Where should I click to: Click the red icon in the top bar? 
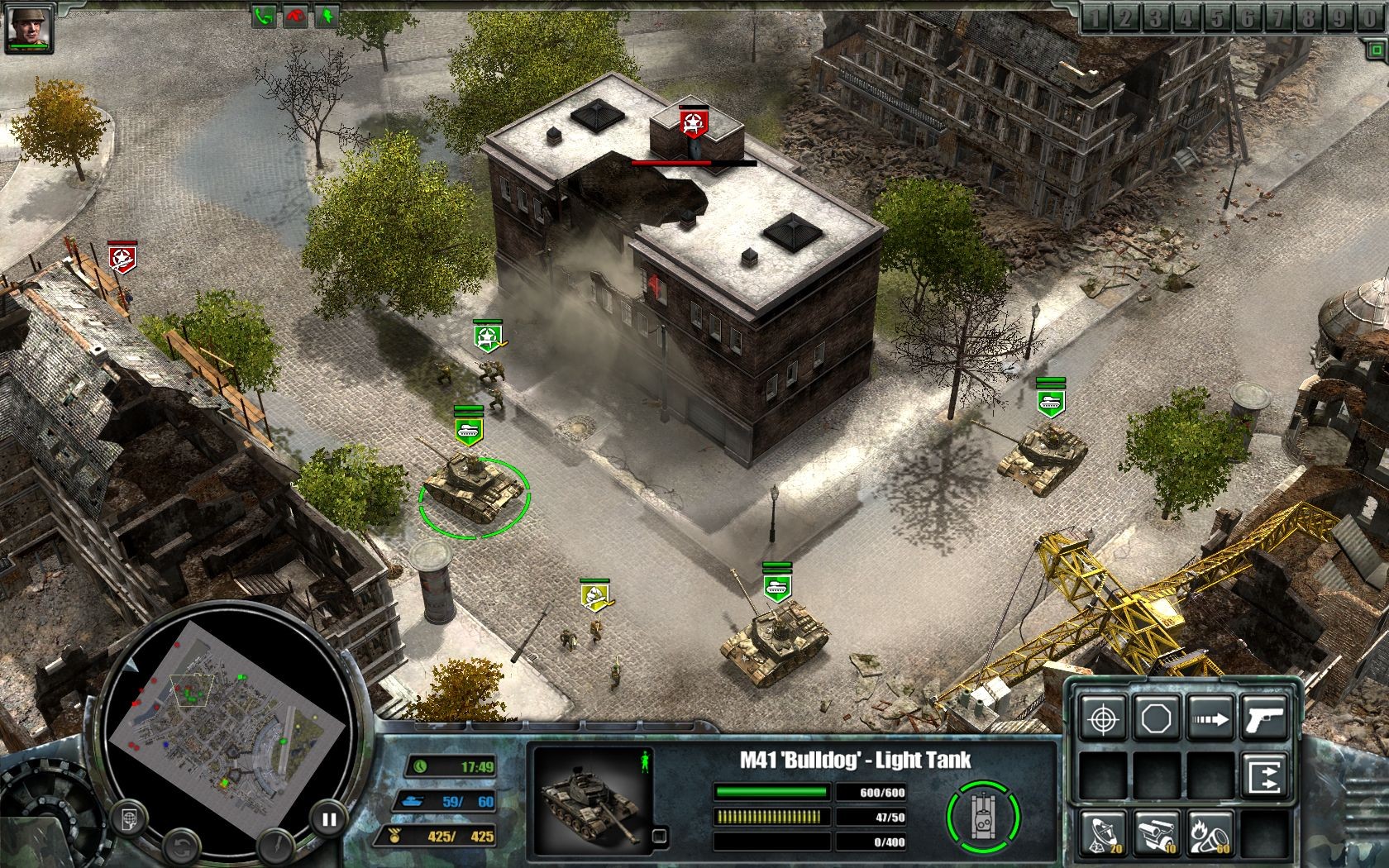coord(295,16)
